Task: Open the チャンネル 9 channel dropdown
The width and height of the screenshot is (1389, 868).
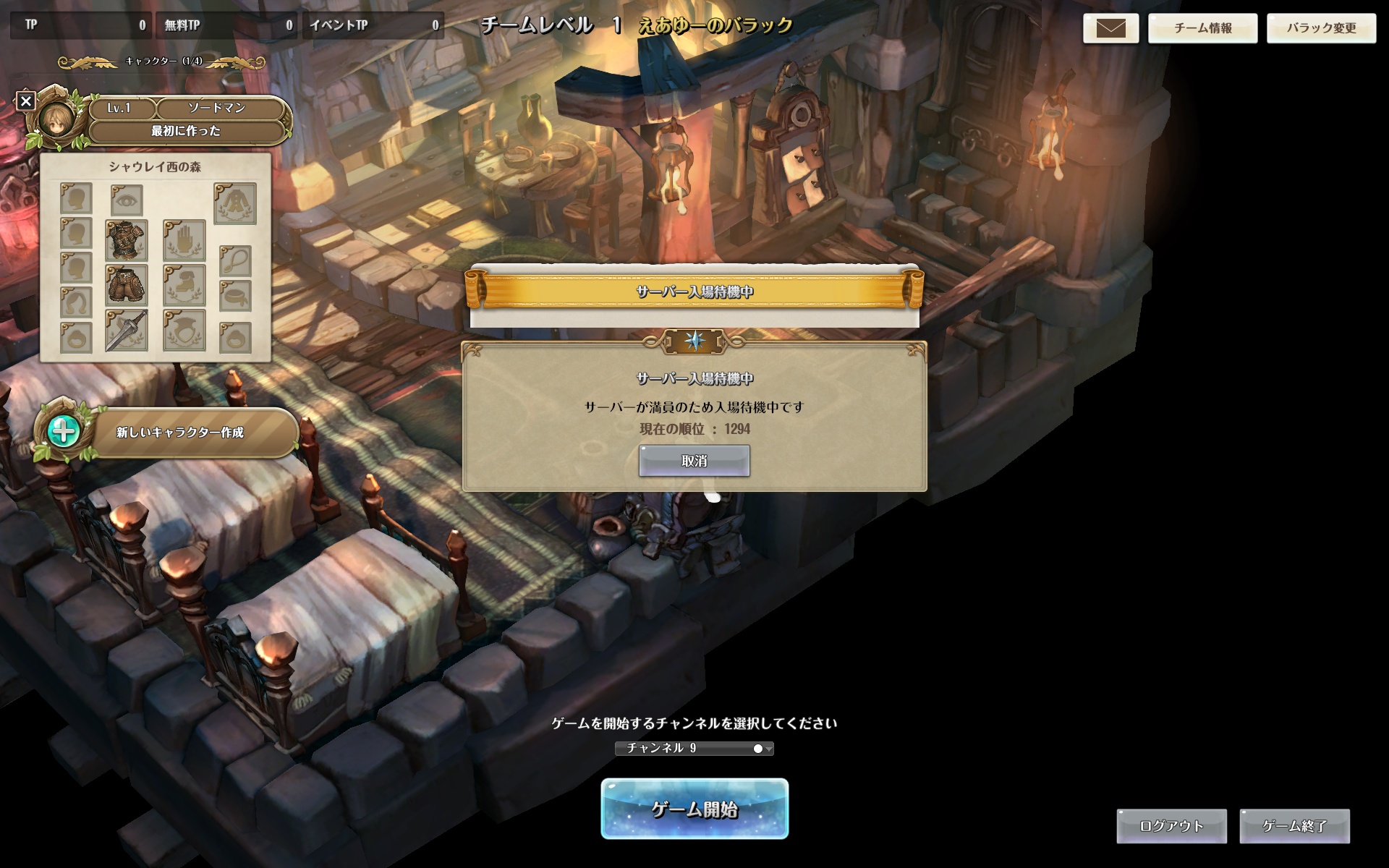Action: pos(694,748)
